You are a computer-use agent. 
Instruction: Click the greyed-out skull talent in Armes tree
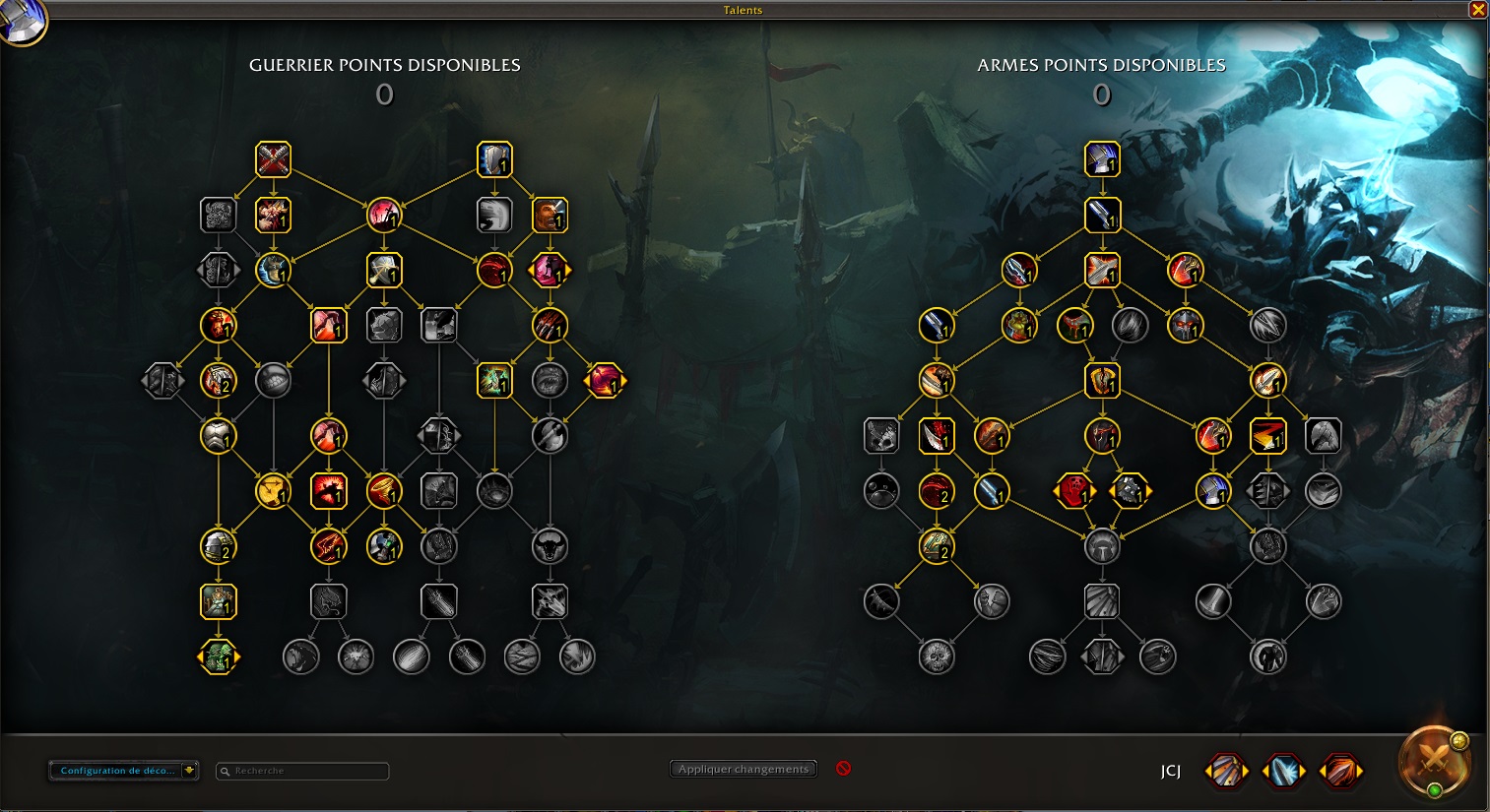[936, 656]
